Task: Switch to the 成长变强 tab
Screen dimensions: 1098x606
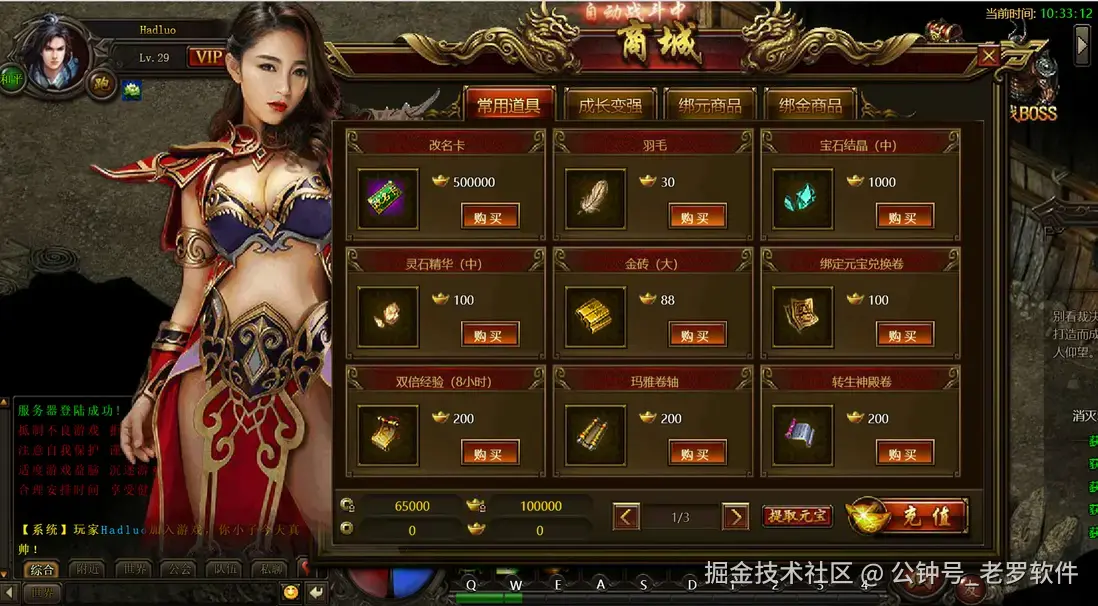Action: pyautogui.click(x=610, y=105)
